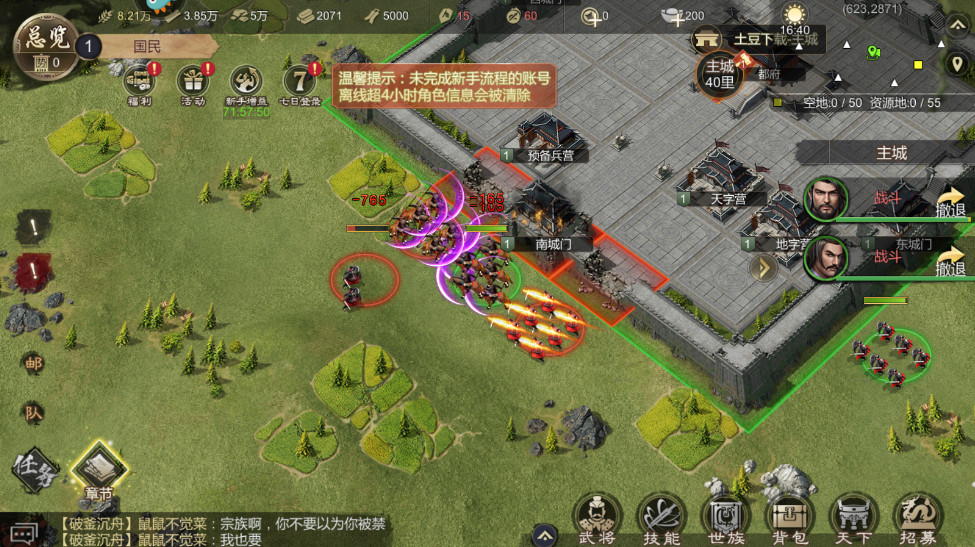The width and height of the screenshot is (975, 547).
Task: Open the 天下 world menu
Action: [x=854, y=517]
